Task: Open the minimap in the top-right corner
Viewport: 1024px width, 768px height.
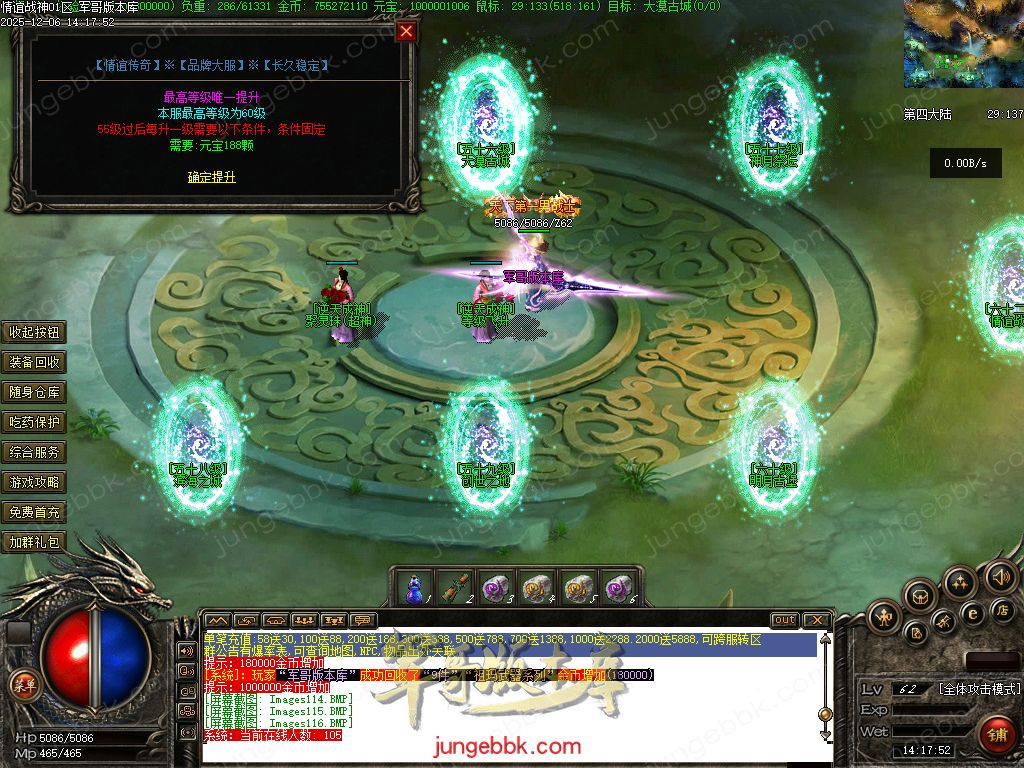Action: pyautogui.click(x=962, y=44)
